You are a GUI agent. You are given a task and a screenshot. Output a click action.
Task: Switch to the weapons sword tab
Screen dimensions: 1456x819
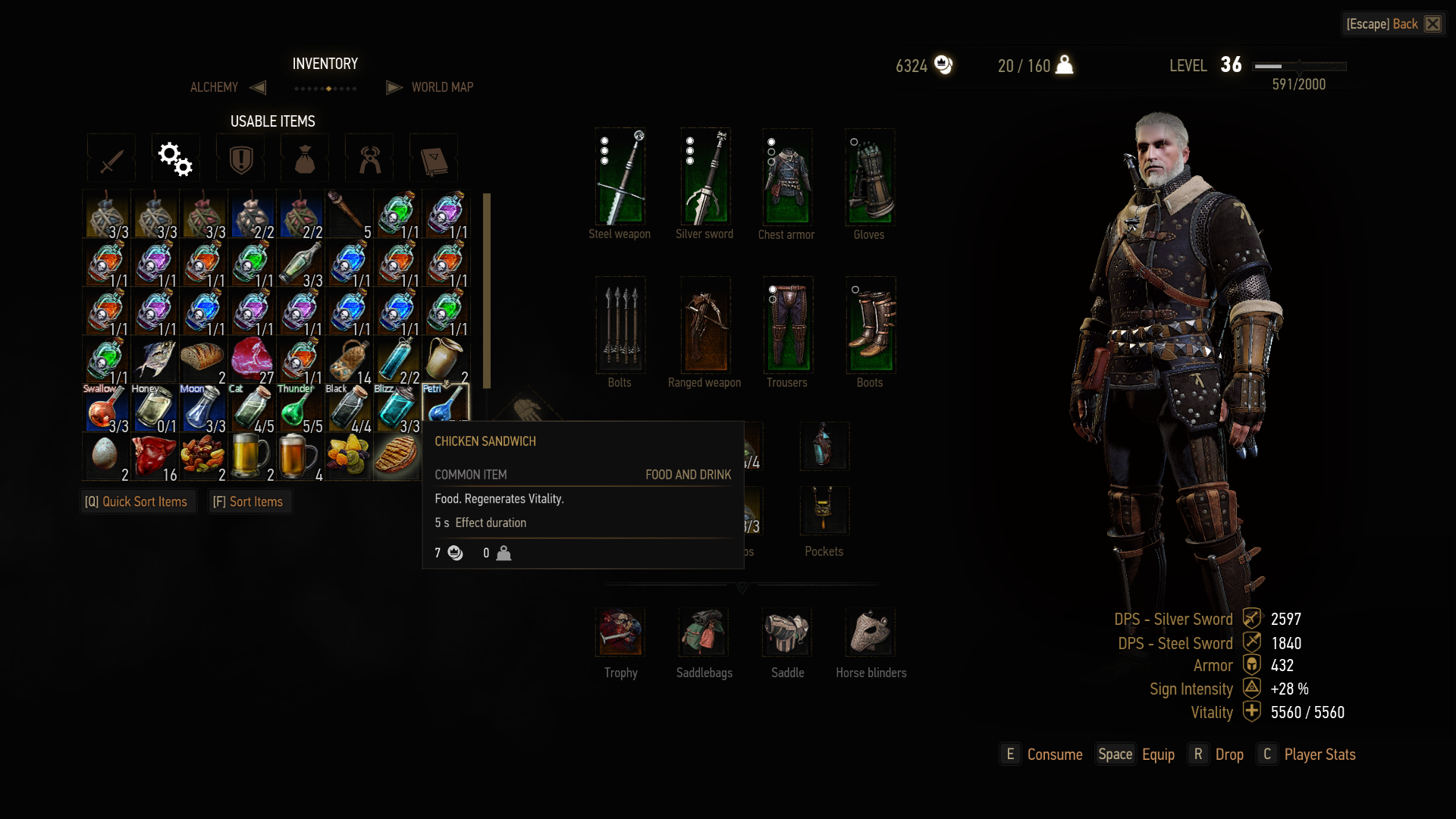[111, 159]
